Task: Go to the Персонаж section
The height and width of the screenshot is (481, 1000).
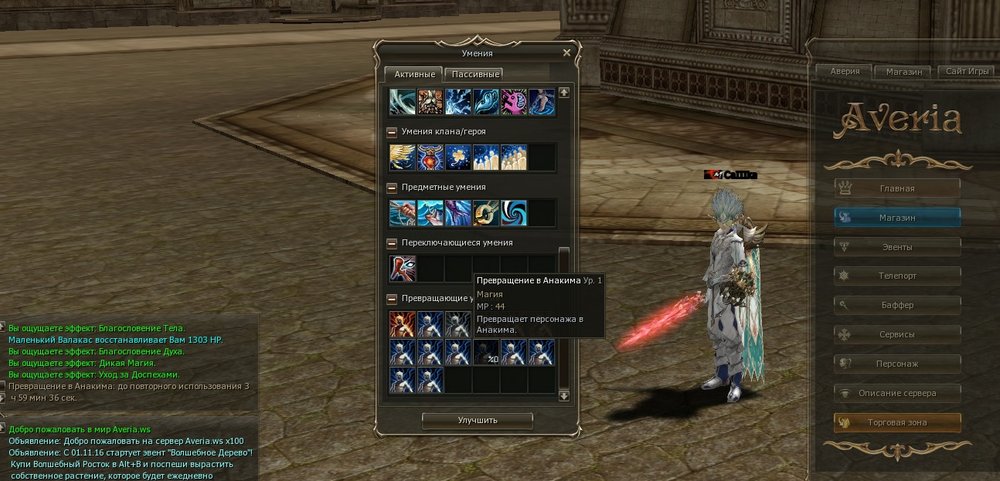Action: point(897,363)
